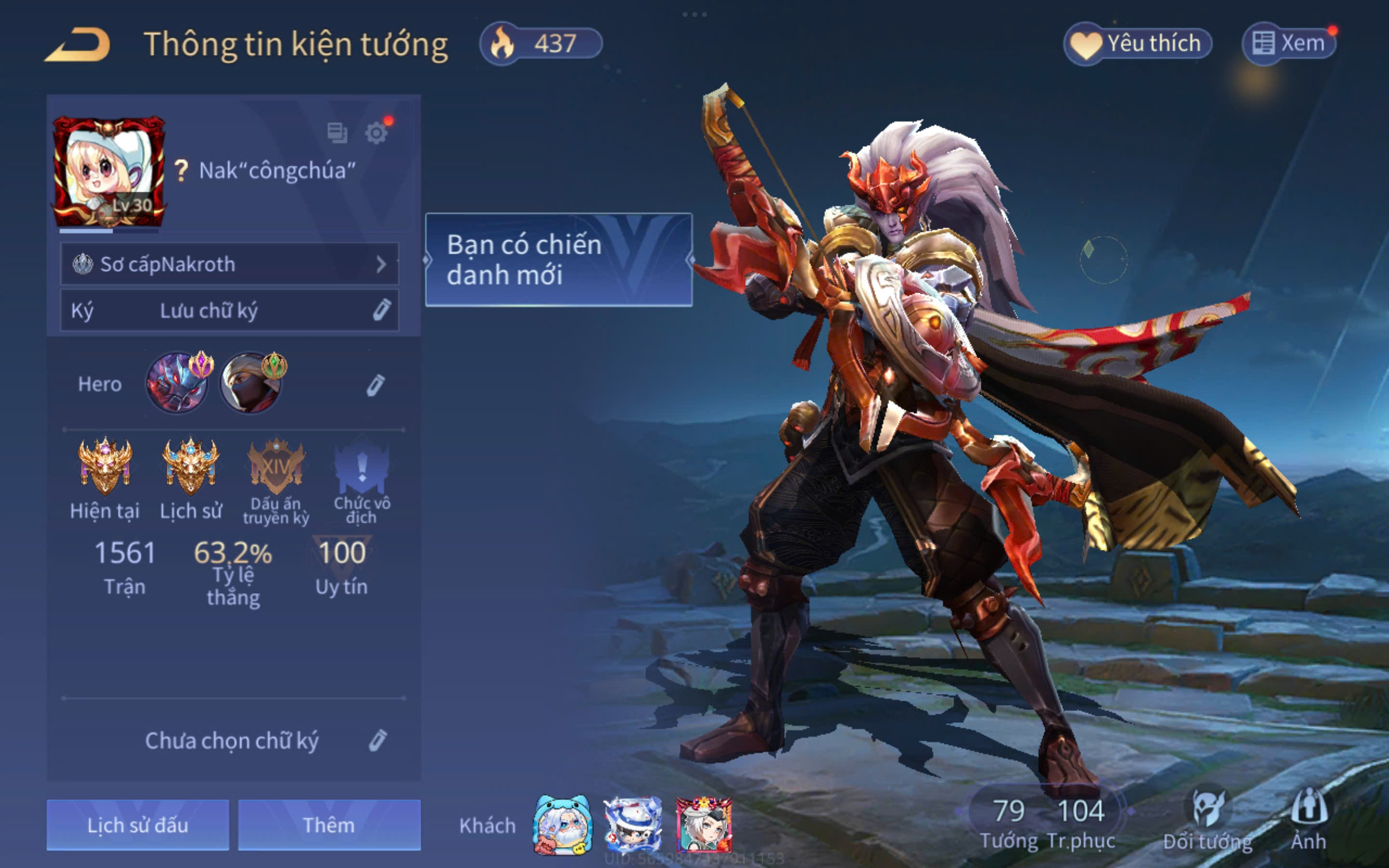
Task: Edit the Chưa chọn chữ ký entry
Action: (x=377, y=741)
